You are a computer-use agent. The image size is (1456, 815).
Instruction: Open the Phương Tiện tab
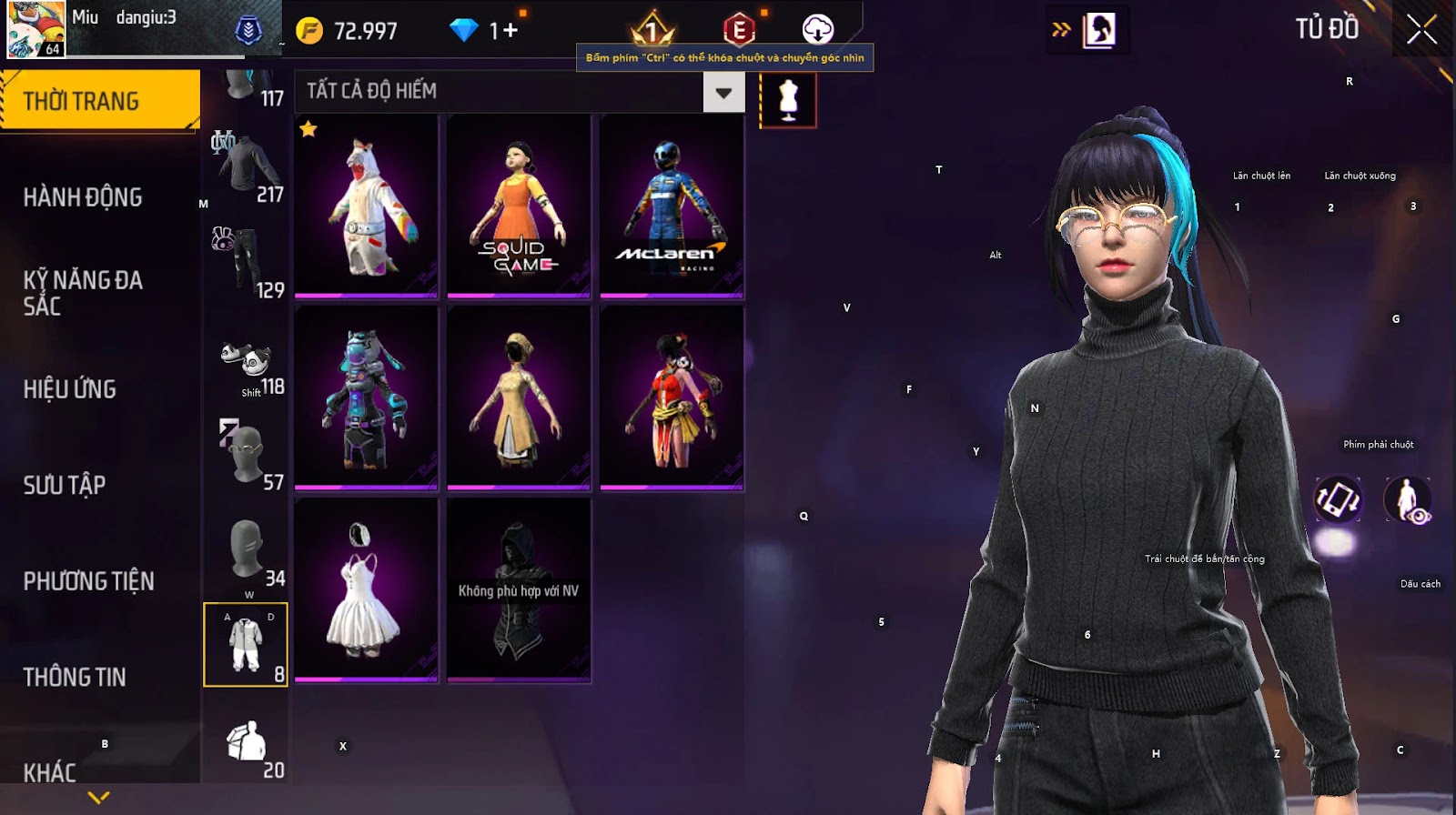pyautogui.click(x=88, y=581)
